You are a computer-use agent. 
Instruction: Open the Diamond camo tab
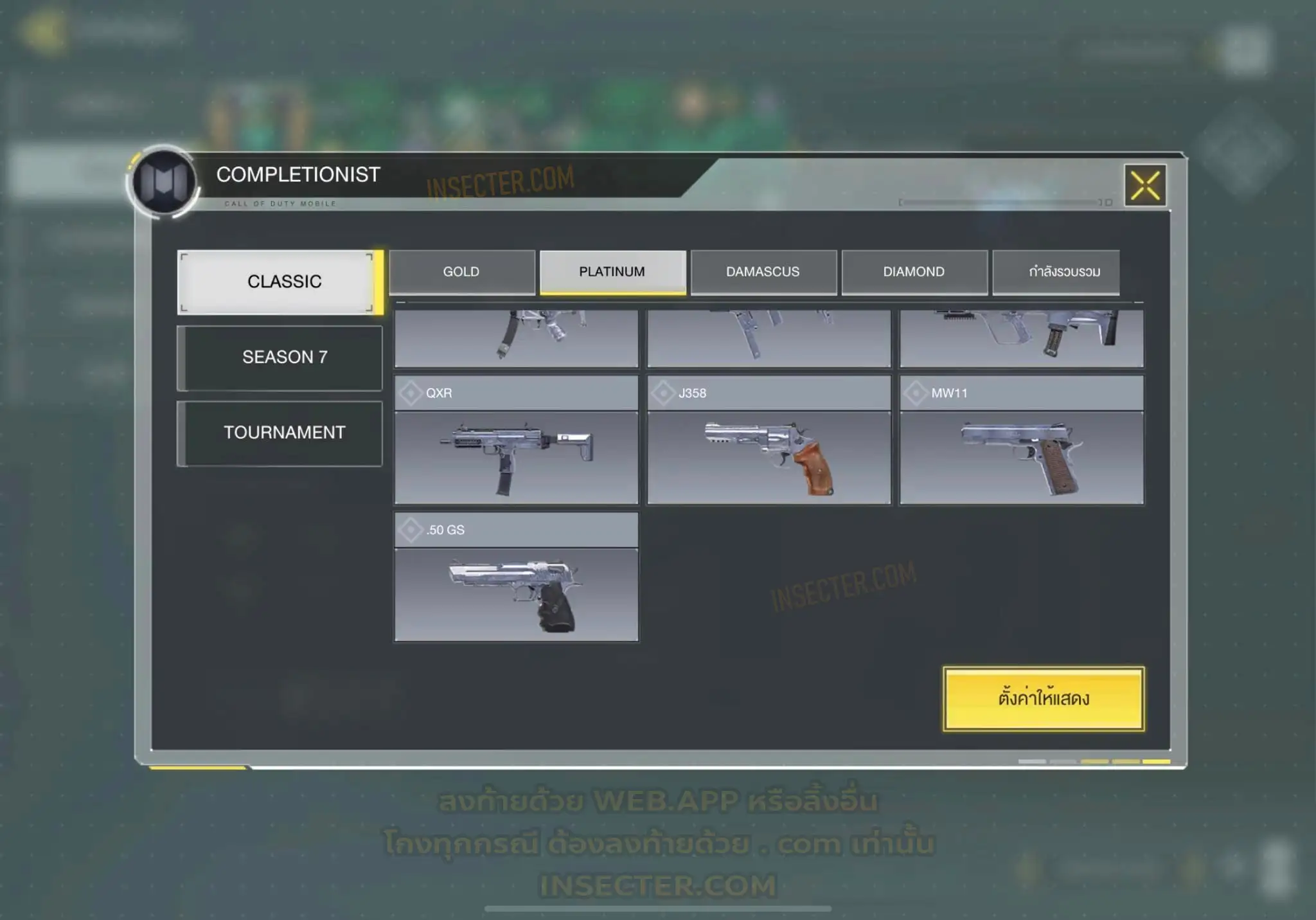point(914,272)
